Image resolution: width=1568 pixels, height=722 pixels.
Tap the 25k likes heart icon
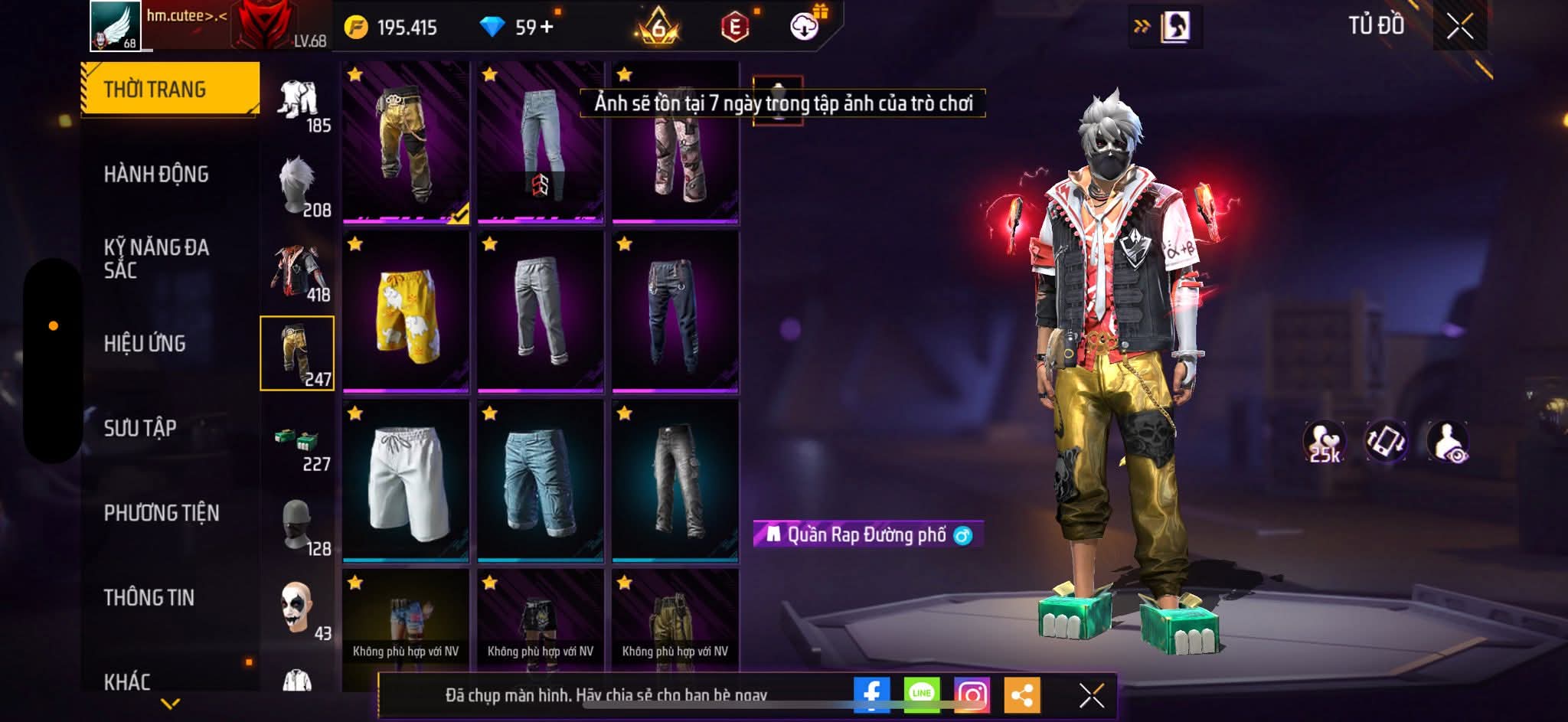tap(1325, 442)
